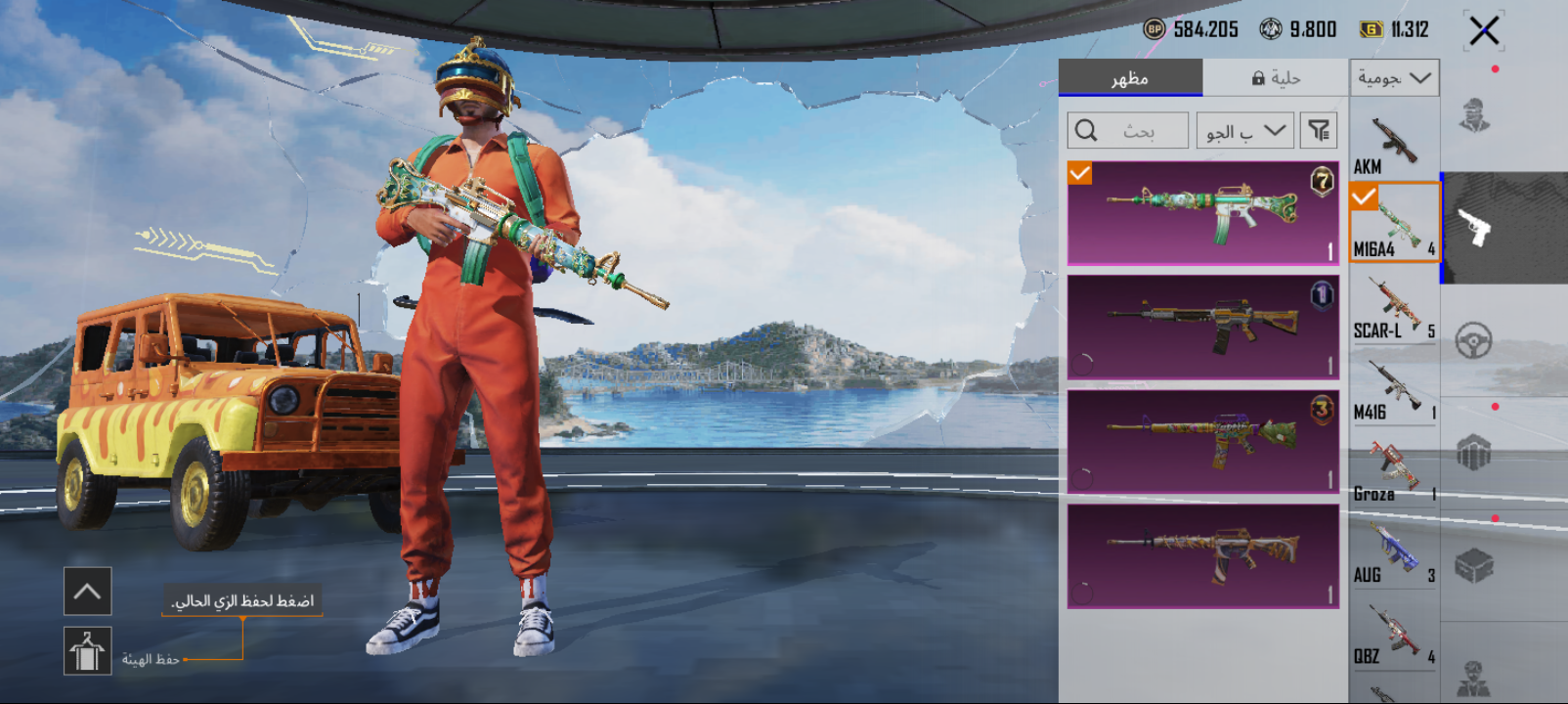Open the sort order dropdown
The width and height of the screenshot is (1568, 704).
(1245, 130)
